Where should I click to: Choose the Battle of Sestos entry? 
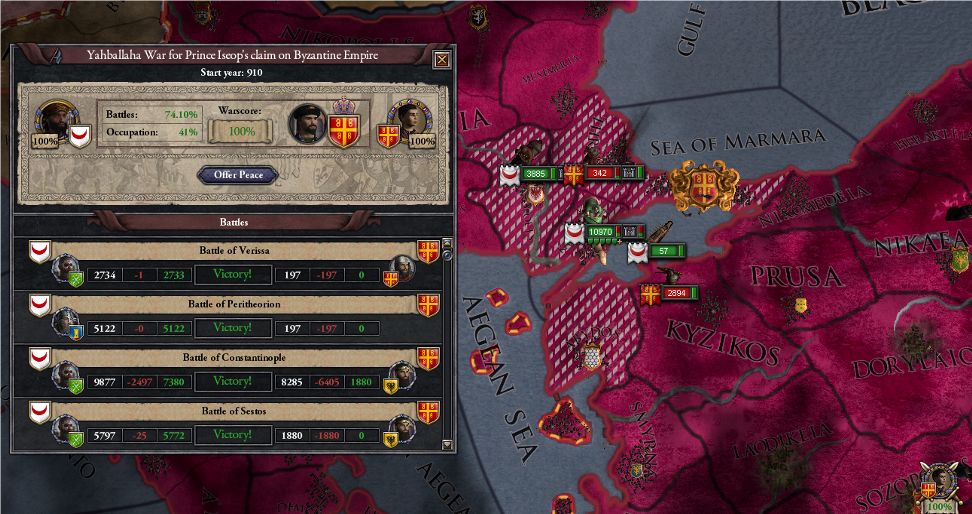(233, 411)
